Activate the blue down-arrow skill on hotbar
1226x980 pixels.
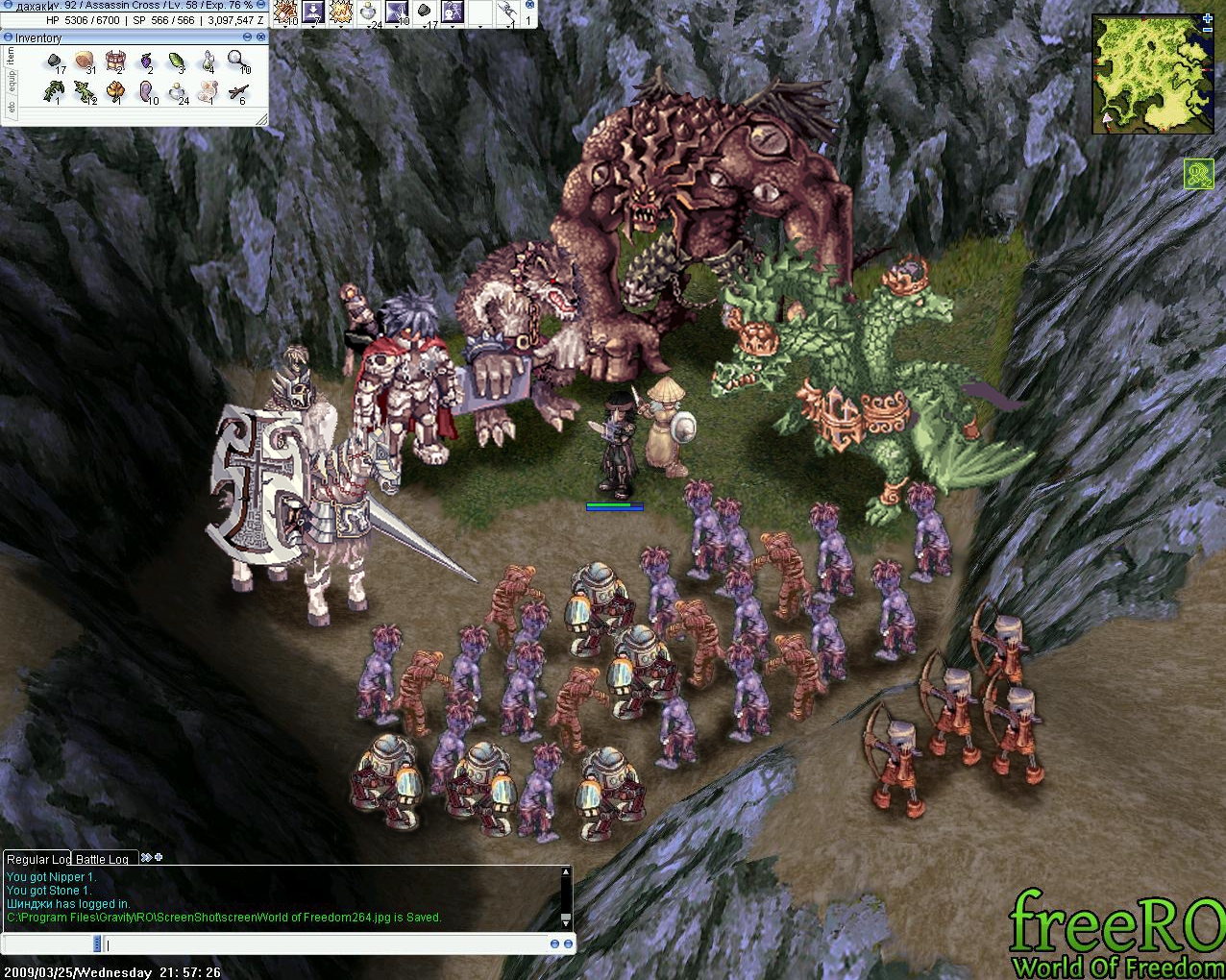(313, 12)
